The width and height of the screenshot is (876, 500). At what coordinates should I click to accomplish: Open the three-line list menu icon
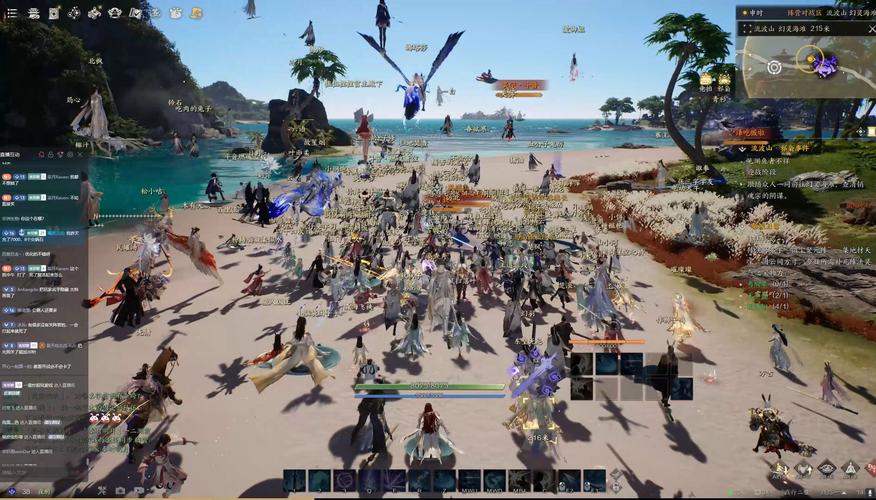click(8, 13)
